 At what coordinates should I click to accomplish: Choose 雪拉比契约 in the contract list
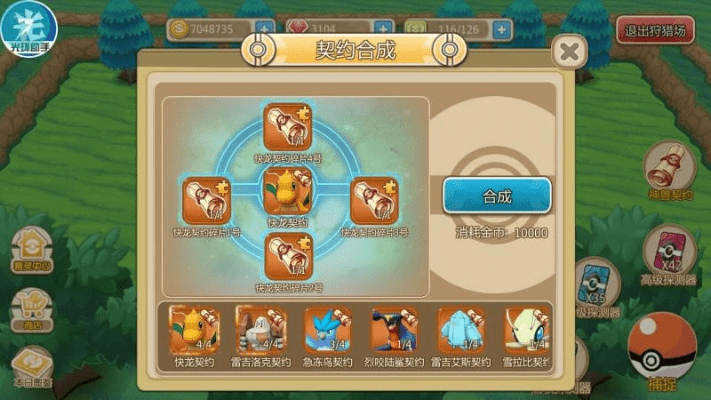click(x=526, y=331)
